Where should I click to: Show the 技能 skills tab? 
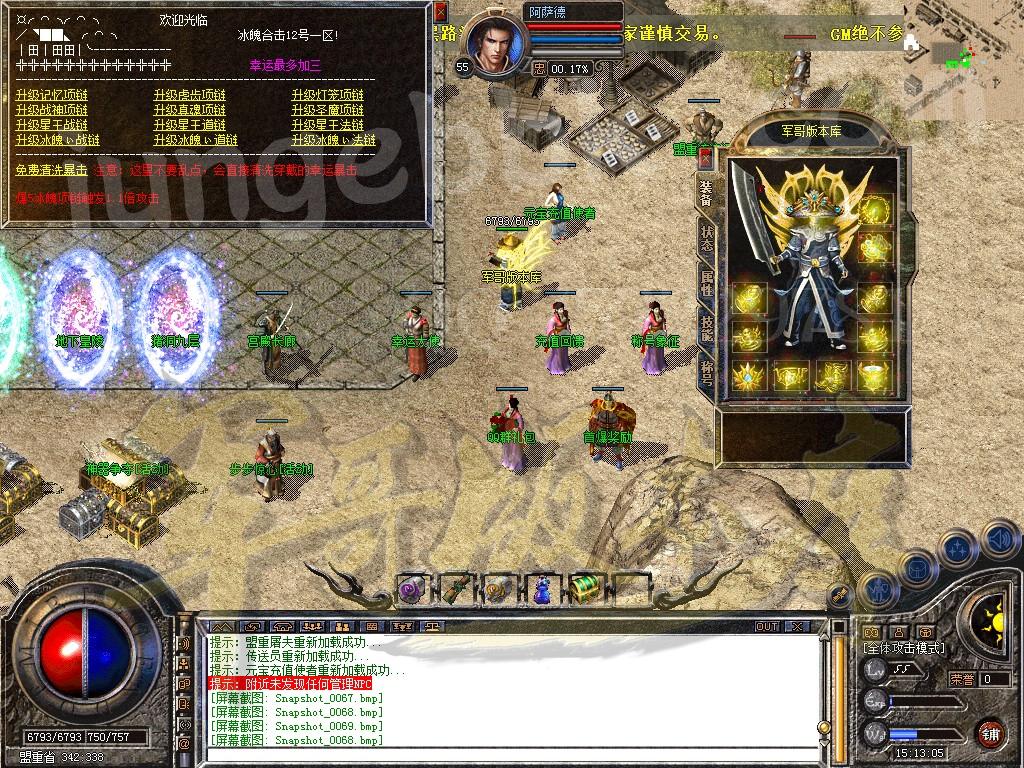[706, 326]
